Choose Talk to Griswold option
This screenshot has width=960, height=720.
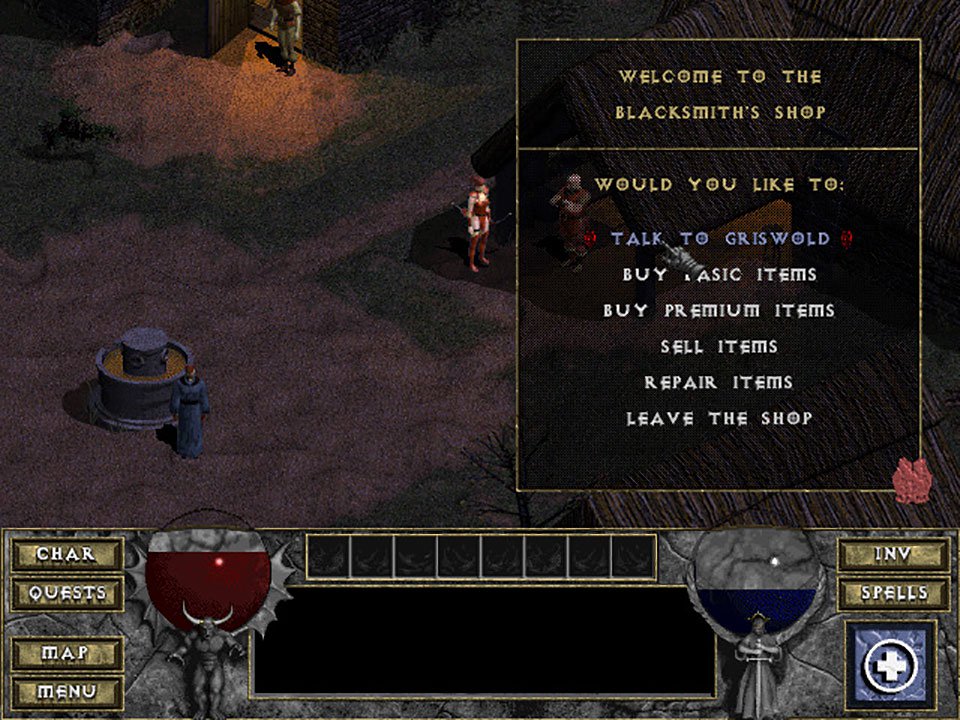click(720, 239)
